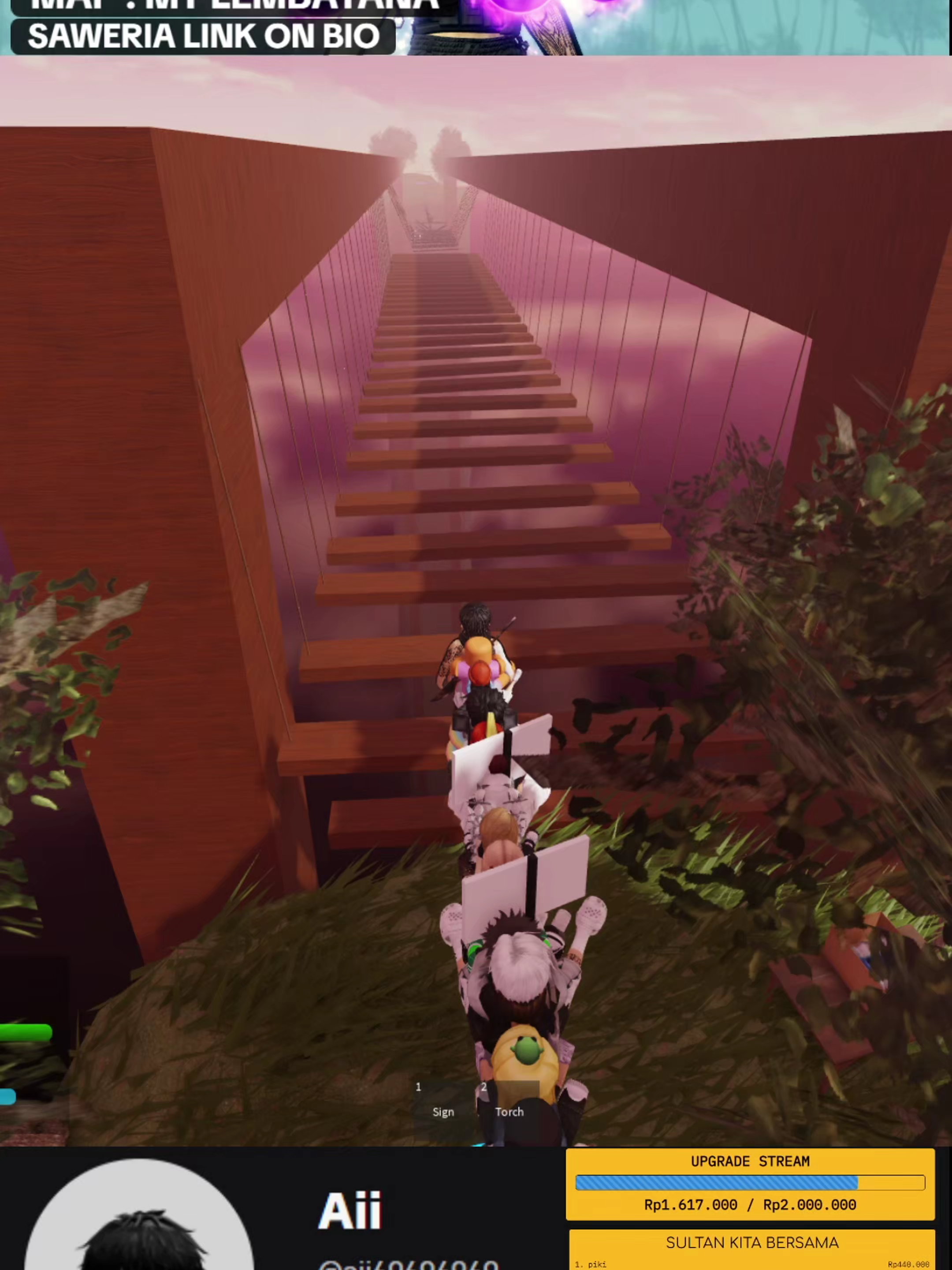Select the MAP: MT LEMBAYANA banner

pyautogui.click(x=218, y=6)
